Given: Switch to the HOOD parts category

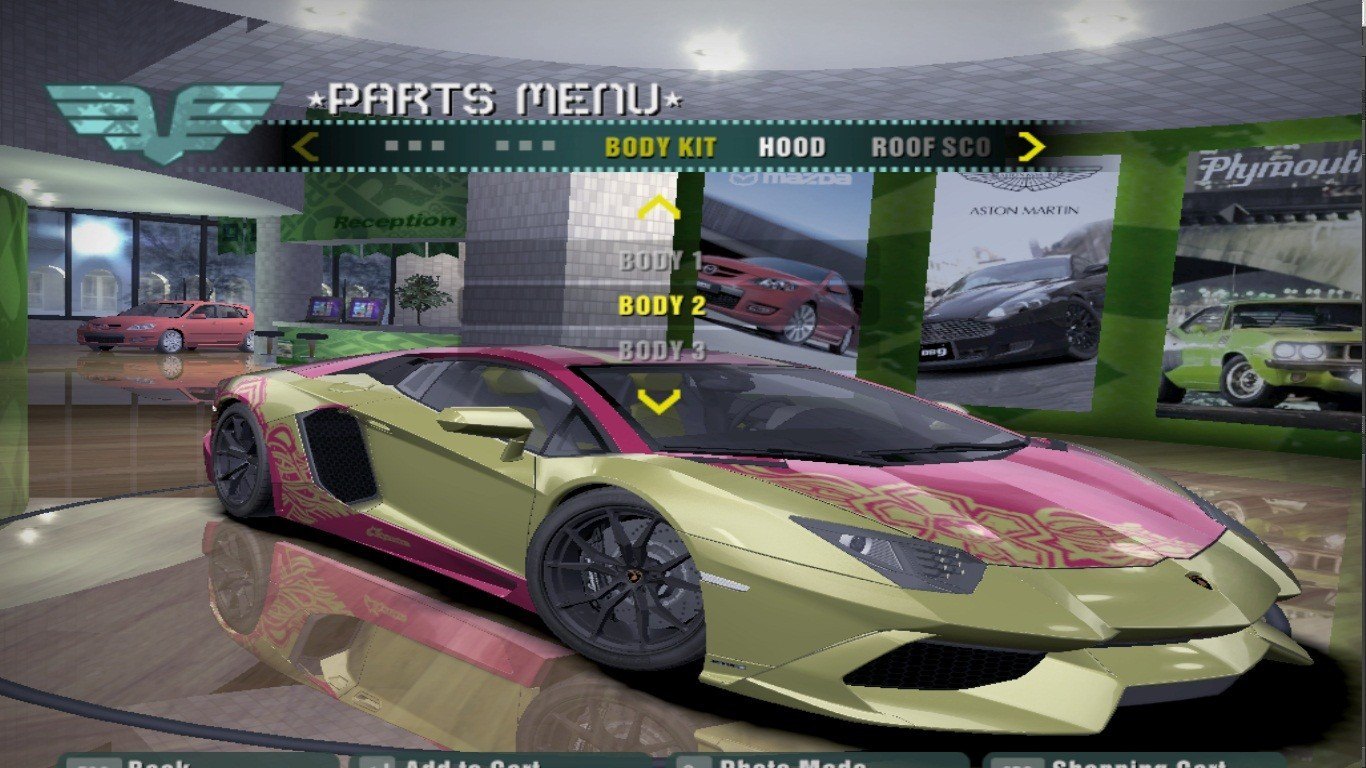Looking at the screenshot, I should pyautogui.click(x=792, y=148).
